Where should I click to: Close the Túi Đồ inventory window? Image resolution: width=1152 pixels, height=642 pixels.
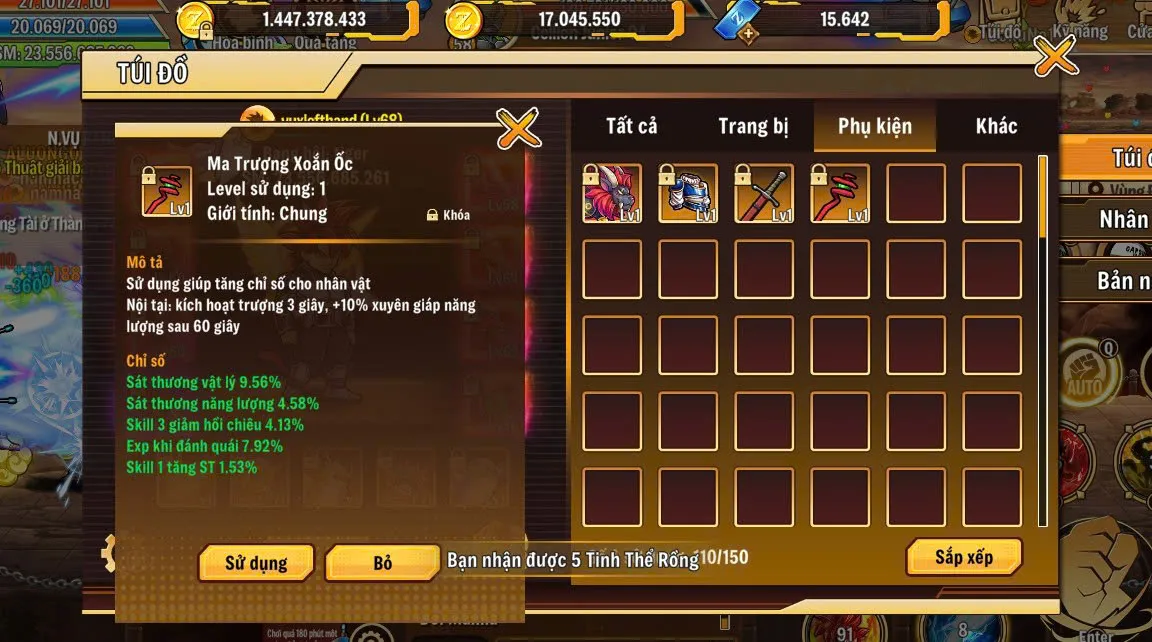(1055, 57)
